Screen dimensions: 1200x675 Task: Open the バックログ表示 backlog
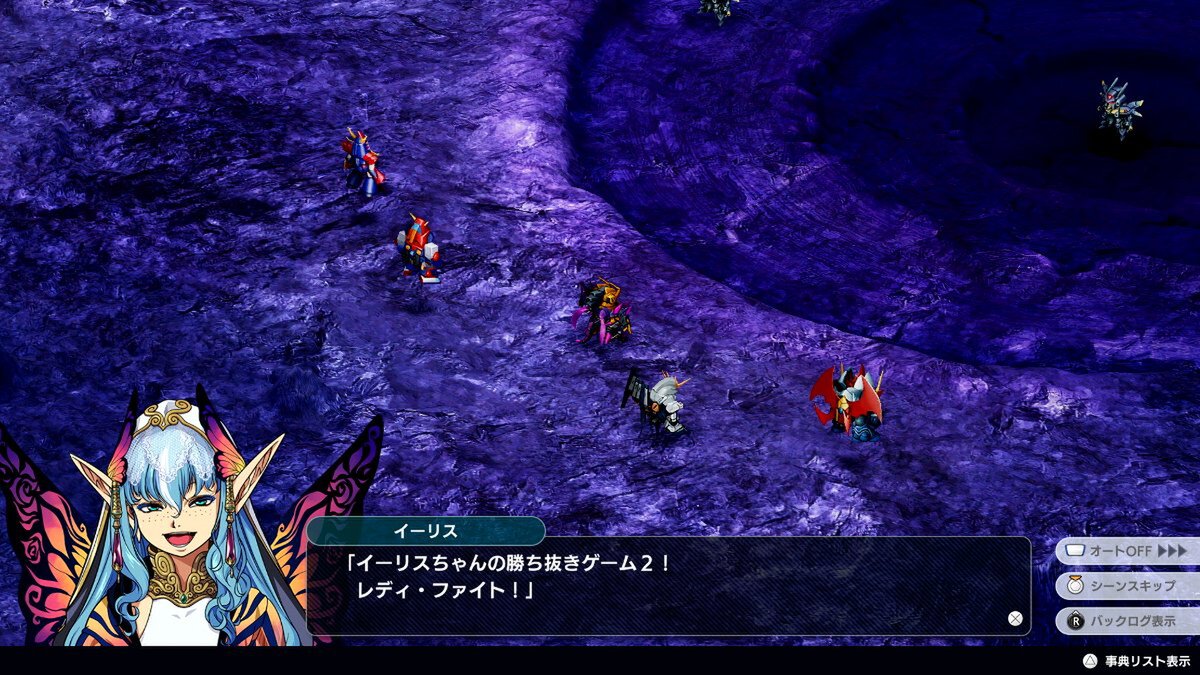click(1127, 620)
